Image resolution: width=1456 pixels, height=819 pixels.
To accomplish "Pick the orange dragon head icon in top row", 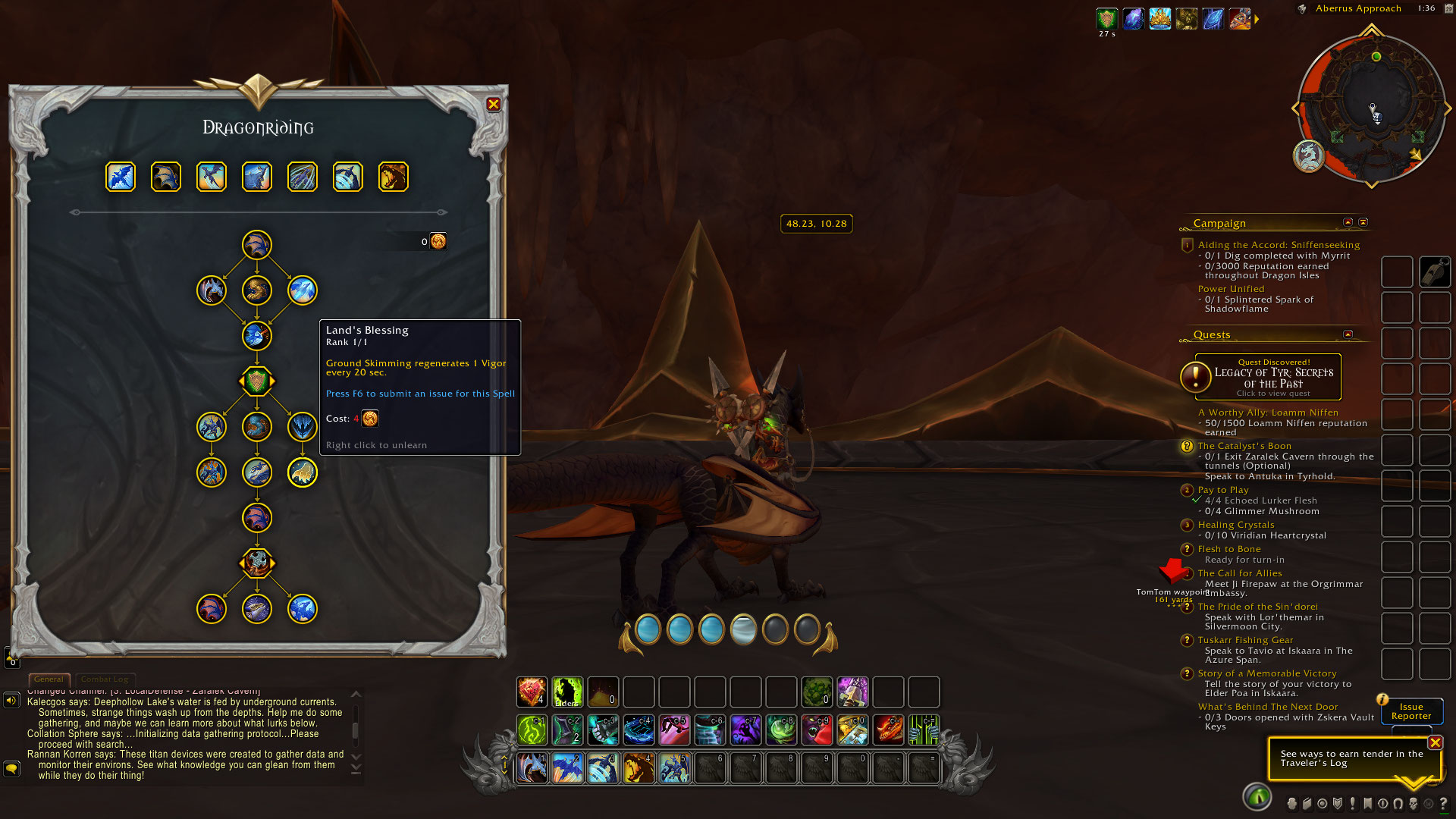I will (x=394, y=177).
